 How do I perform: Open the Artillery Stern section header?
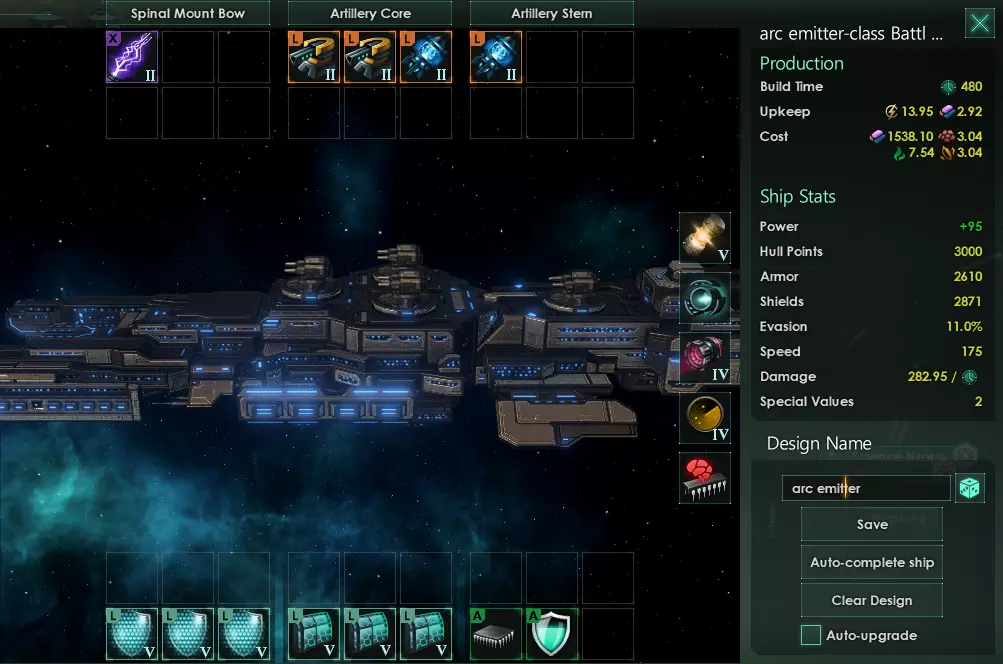click(x=551, y=14)
